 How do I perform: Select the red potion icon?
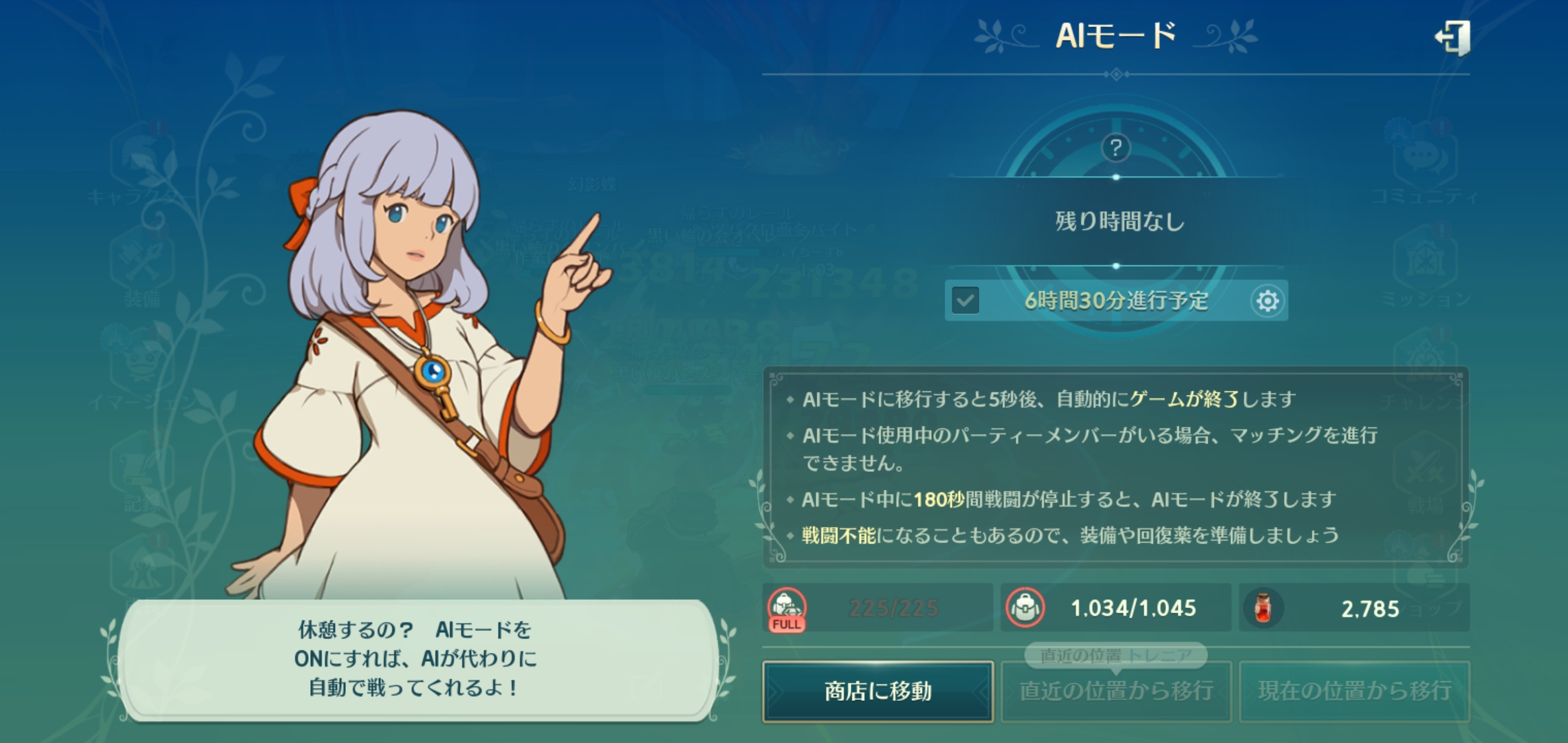pos(1263,608)
